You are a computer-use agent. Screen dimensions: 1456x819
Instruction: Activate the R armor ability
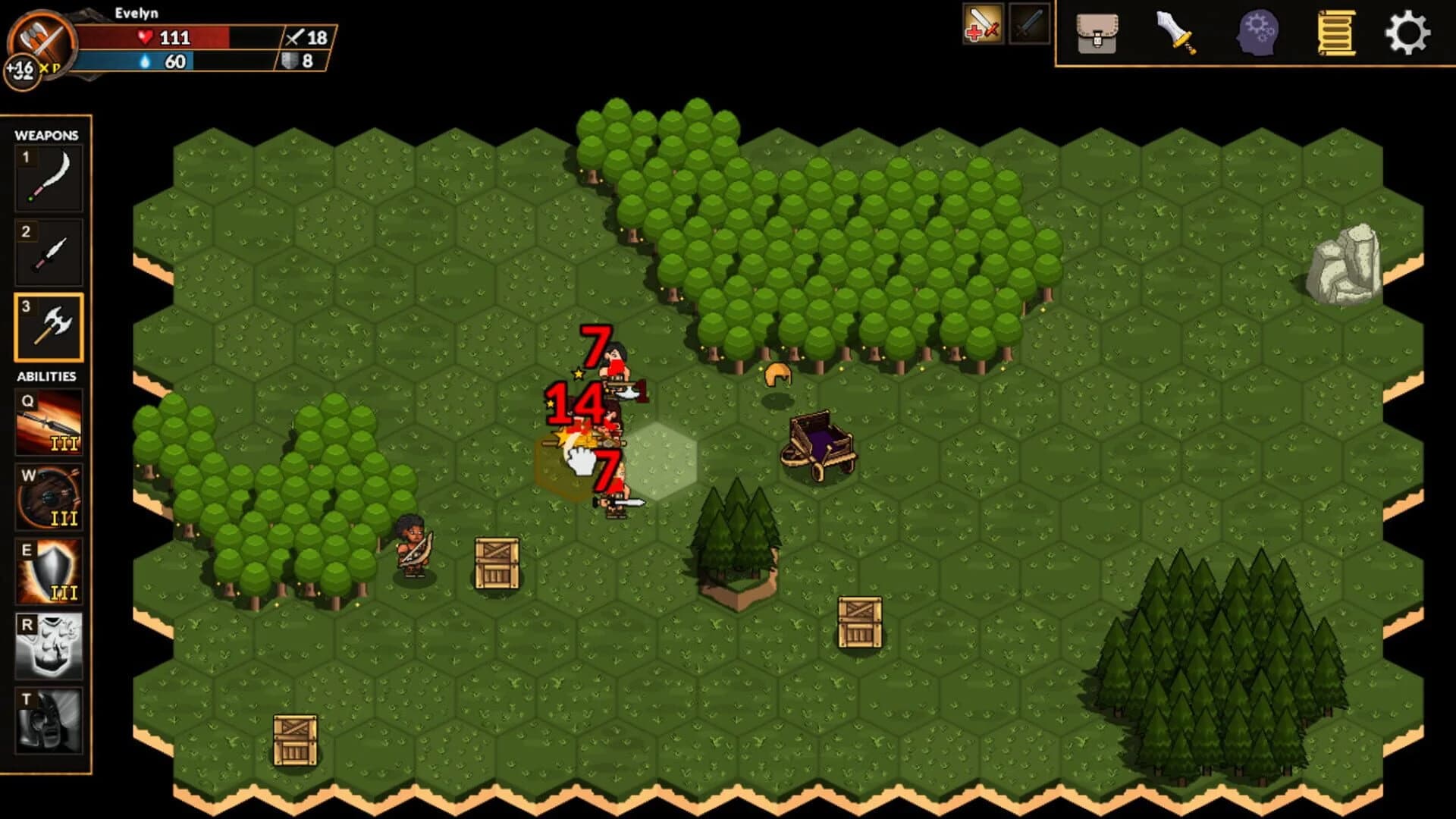coord(49,646)
